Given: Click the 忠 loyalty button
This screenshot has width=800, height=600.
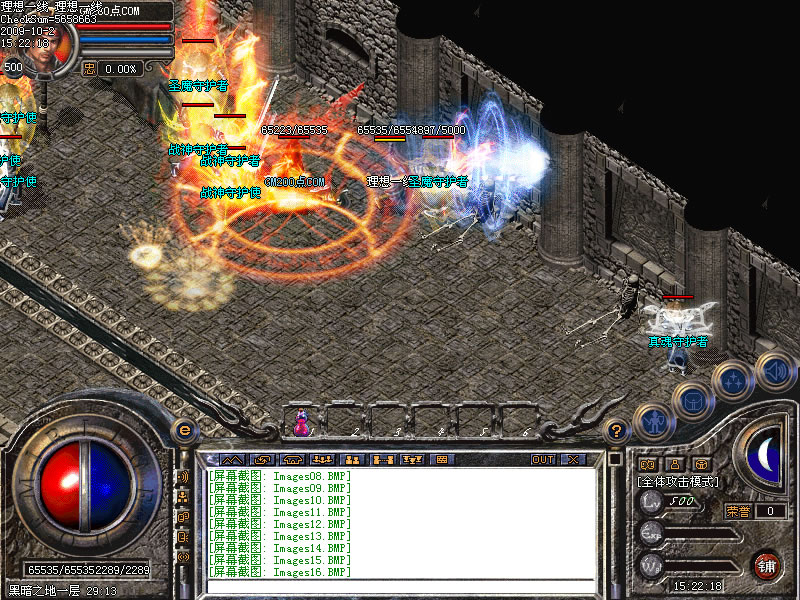Looking at the screenshot, I should [89, 68].
